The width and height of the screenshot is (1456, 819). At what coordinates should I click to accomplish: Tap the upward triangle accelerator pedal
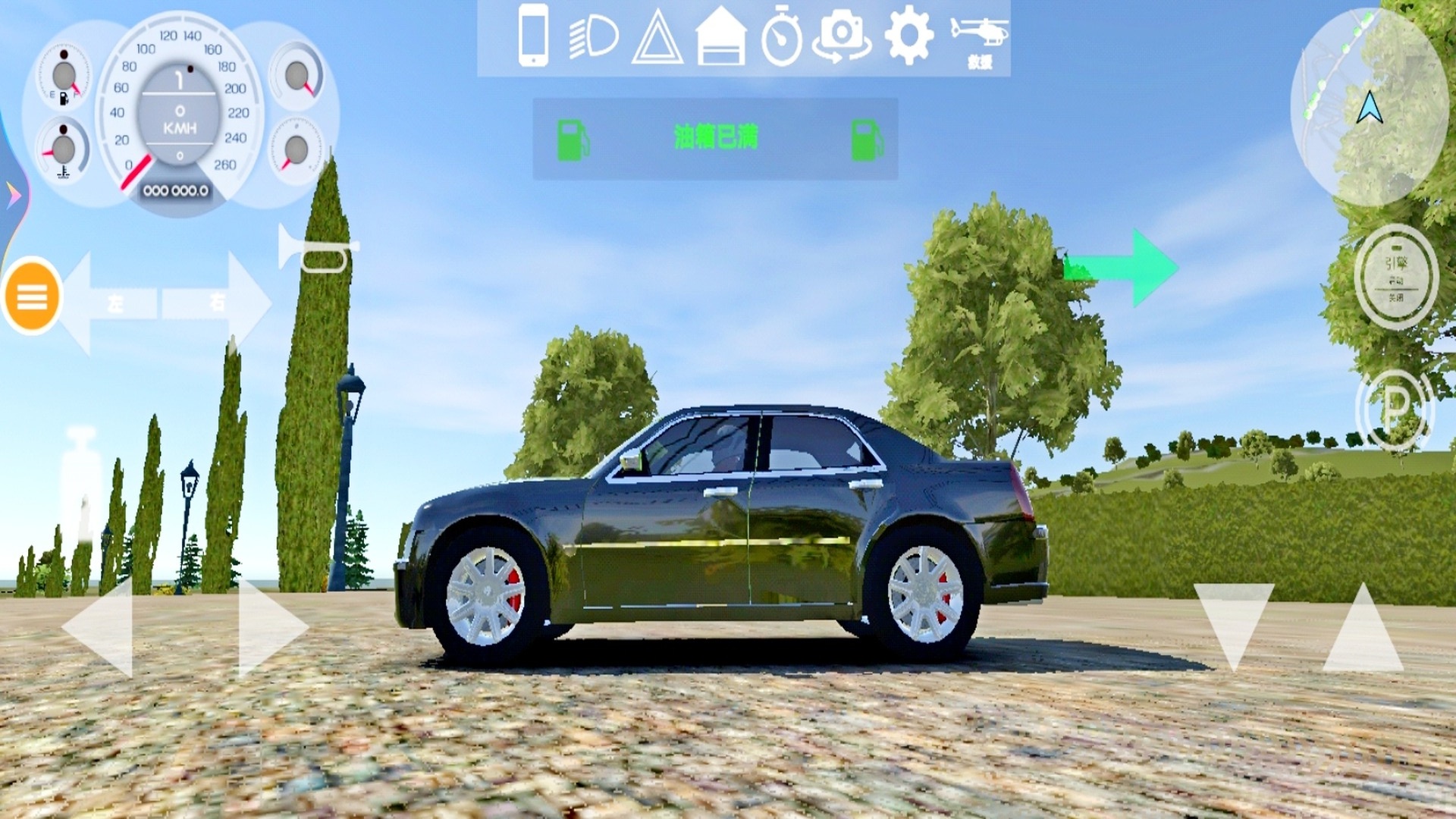(1363, 631)
